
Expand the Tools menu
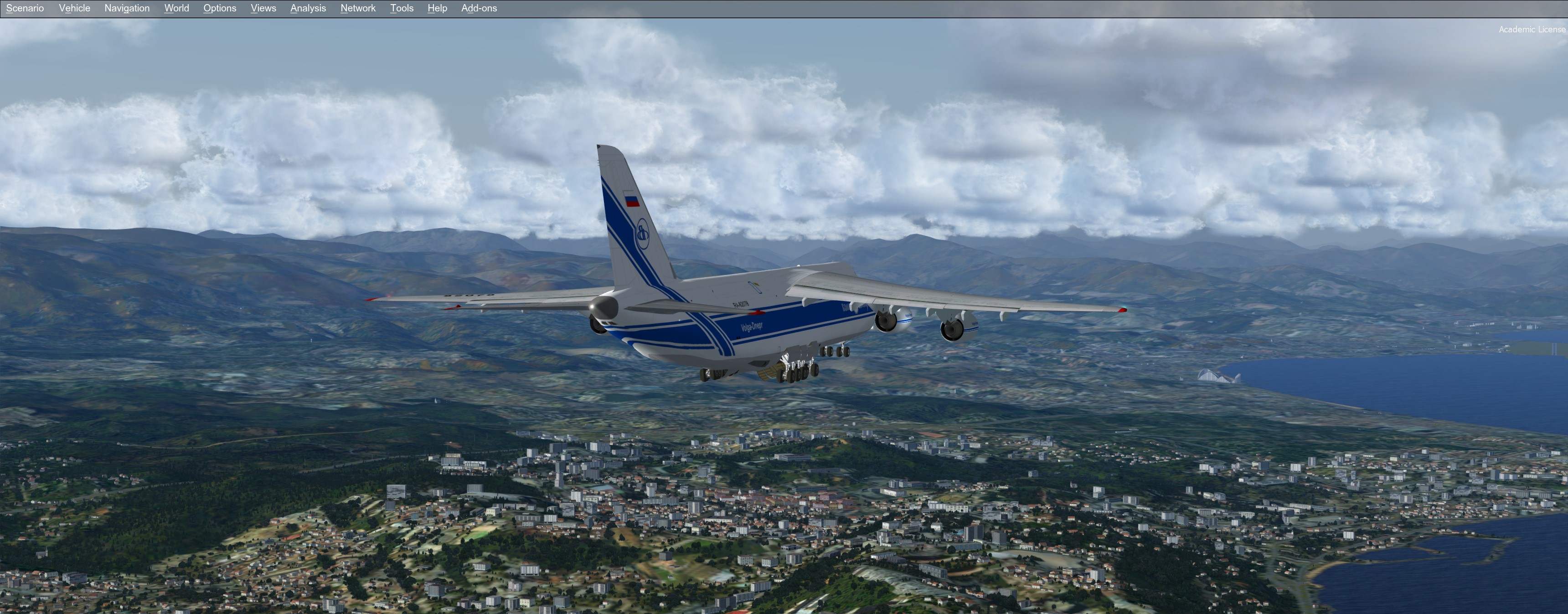pyautogui.click(x=402, y=9)
